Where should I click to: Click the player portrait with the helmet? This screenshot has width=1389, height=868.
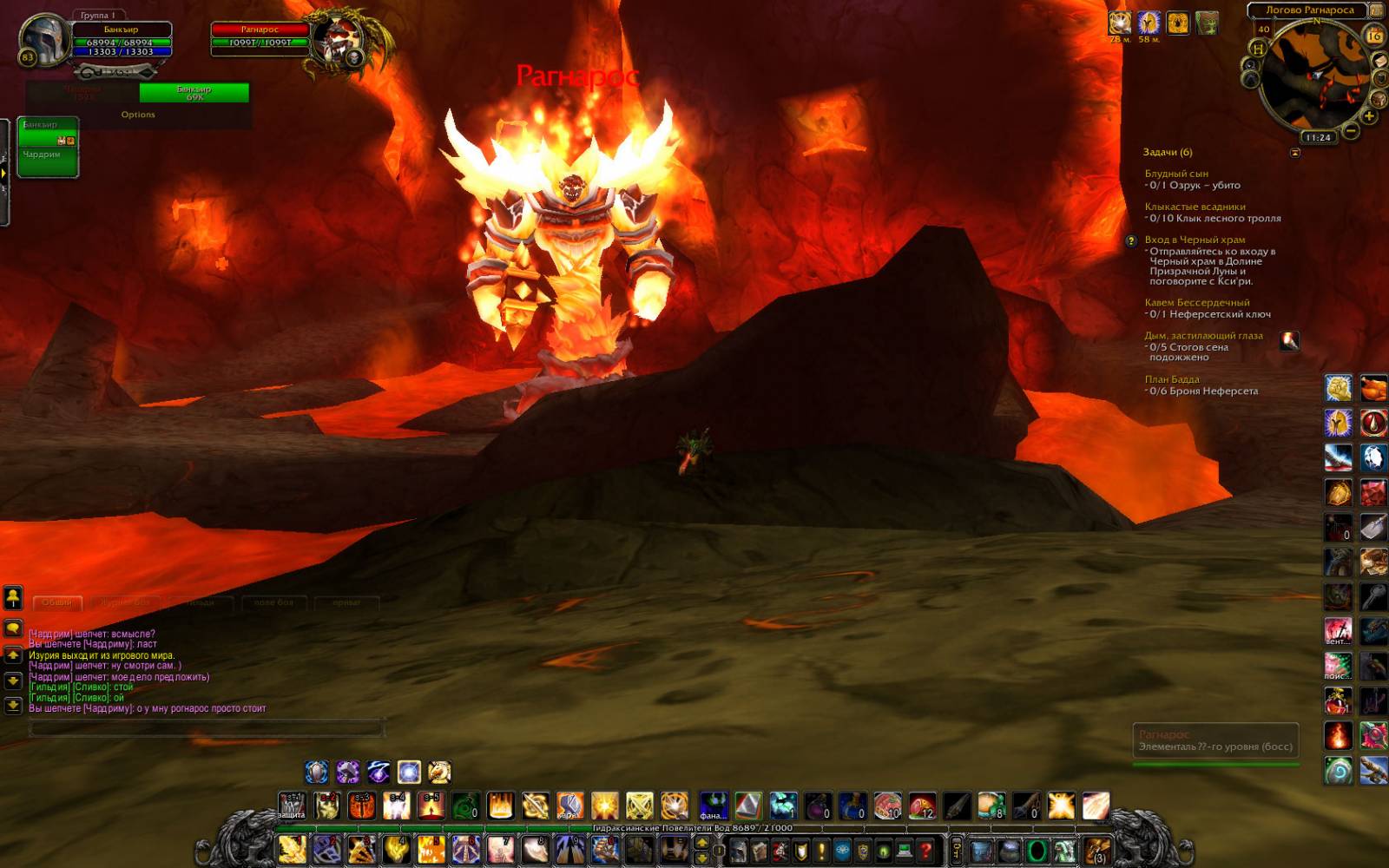(x=43, y=39)
